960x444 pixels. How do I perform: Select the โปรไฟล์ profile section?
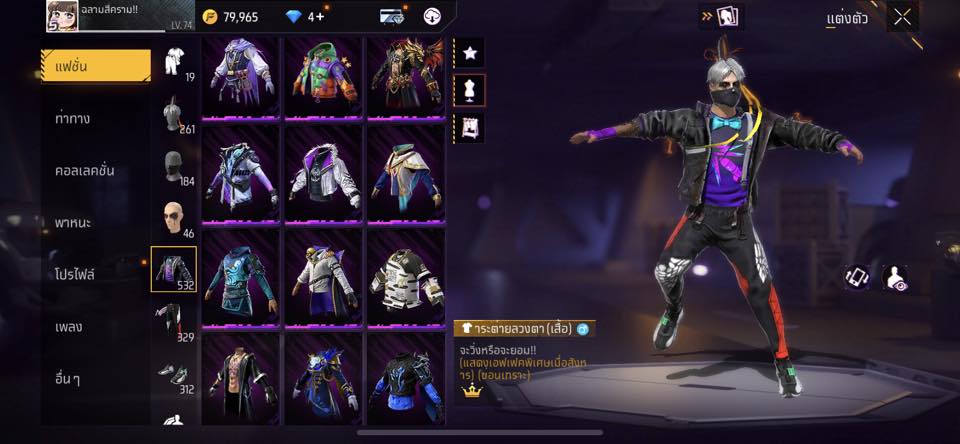75,274
